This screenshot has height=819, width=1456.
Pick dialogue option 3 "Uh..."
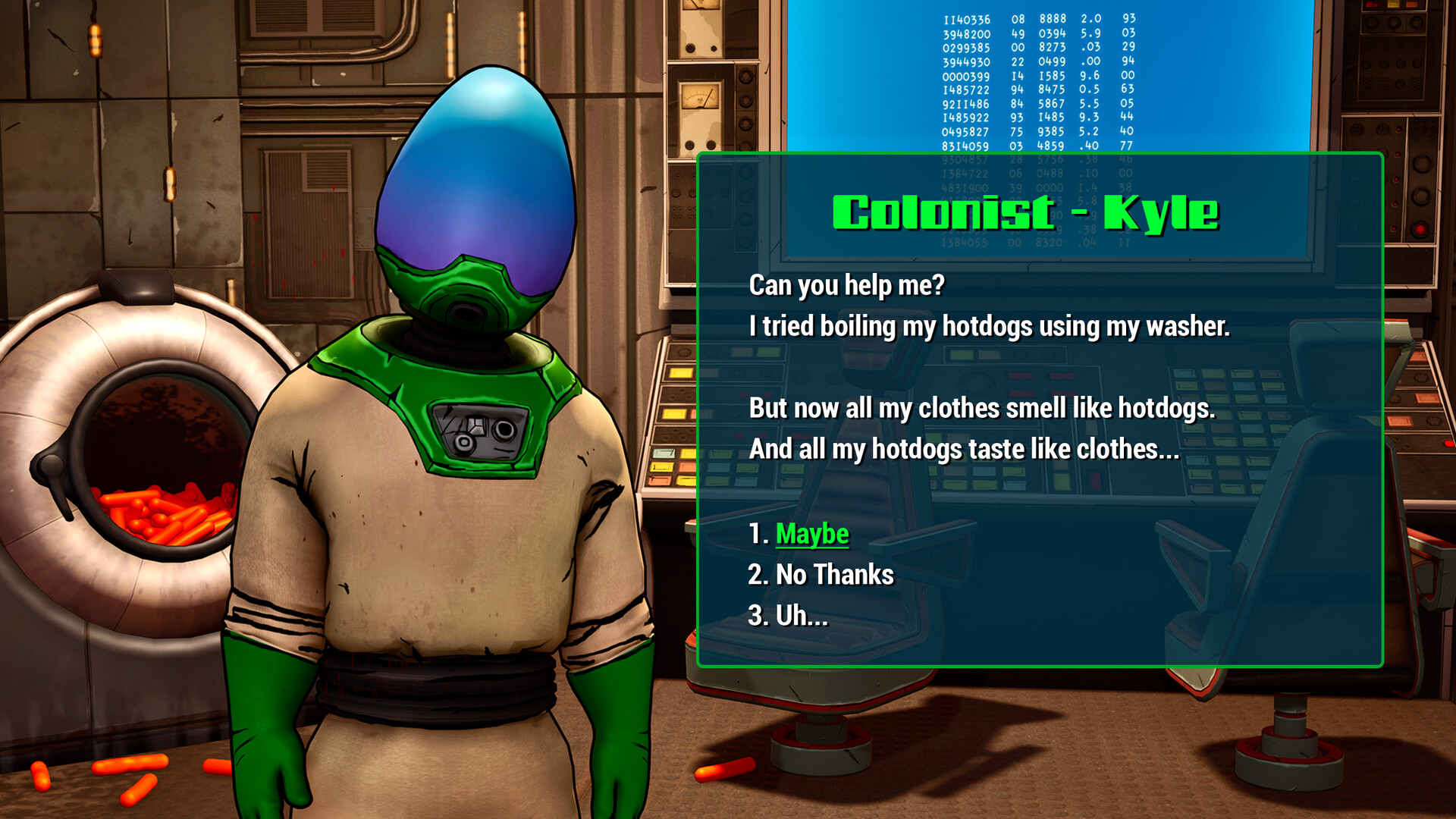point(800,616)
